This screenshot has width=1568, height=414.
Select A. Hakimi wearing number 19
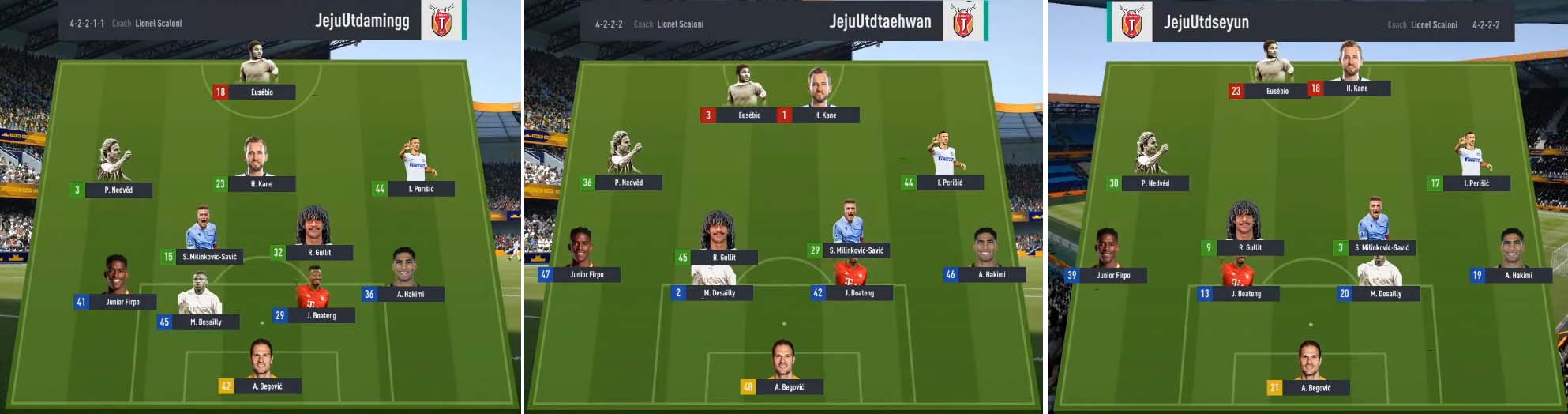pos(1517,276)
